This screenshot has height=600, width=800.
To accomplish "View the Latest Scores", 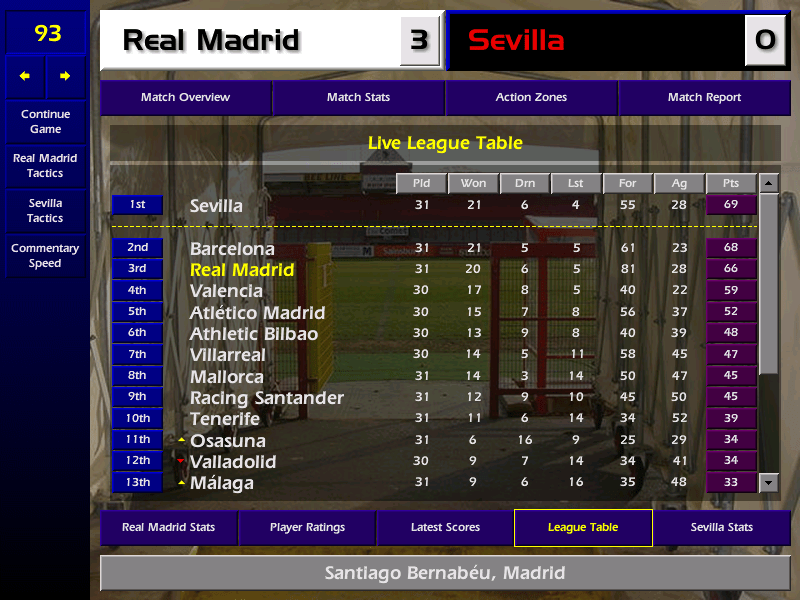I will point(445,527).
